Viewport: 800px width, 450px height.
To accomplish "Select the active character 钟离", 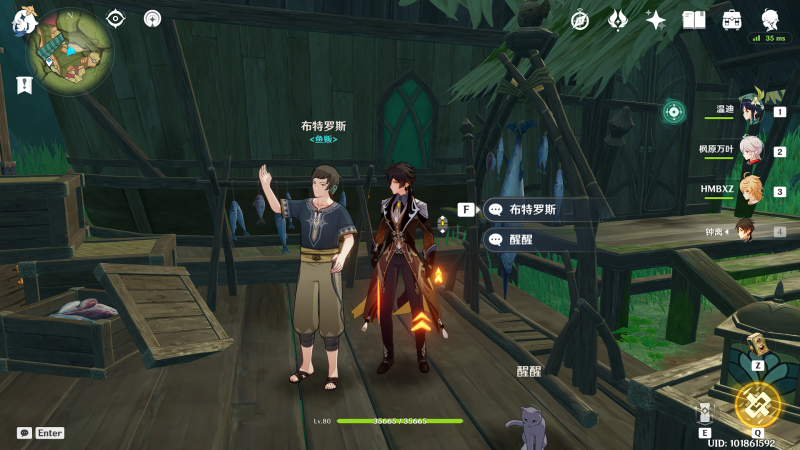I will click(746, 231).
